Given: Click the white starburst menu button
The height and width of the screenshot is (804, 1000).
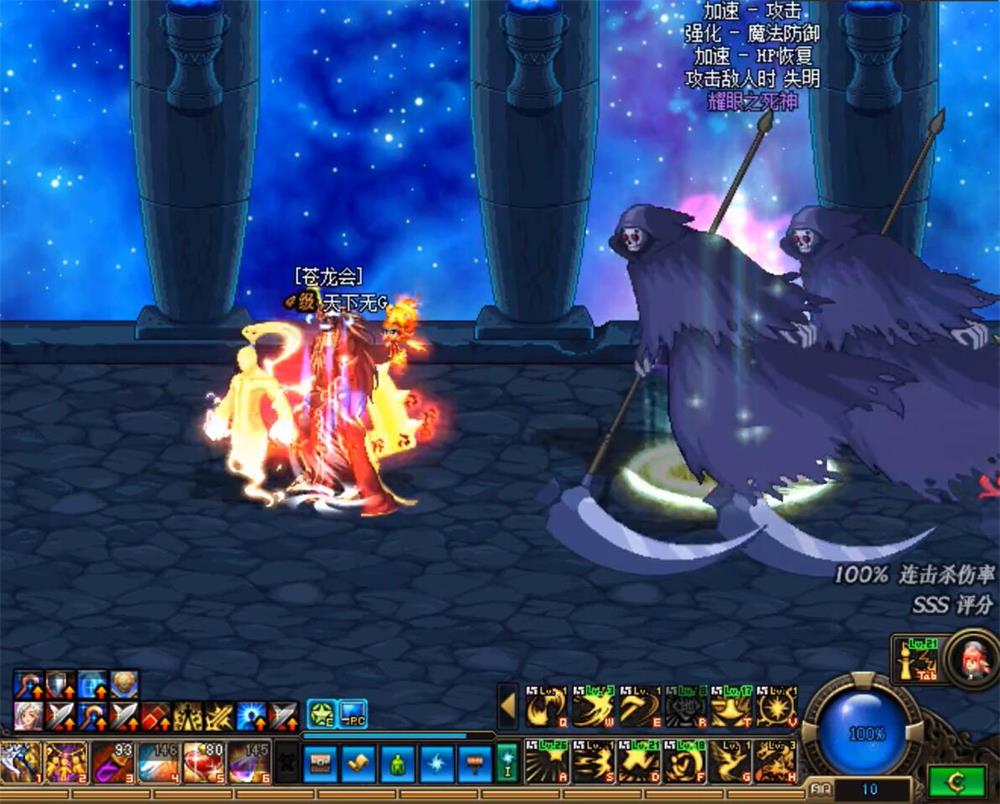Looking at the screenshot, I should tap(436, 763).
